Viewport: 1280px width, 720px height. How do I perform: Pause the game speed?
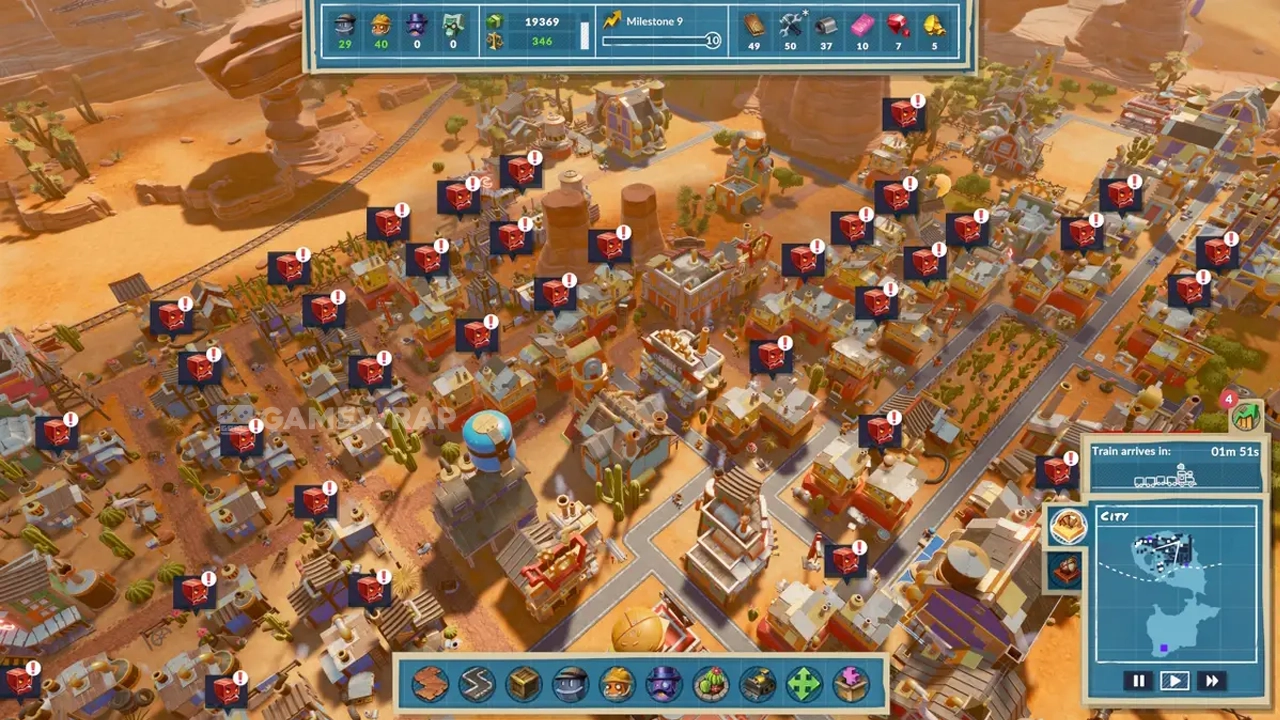1138,681
